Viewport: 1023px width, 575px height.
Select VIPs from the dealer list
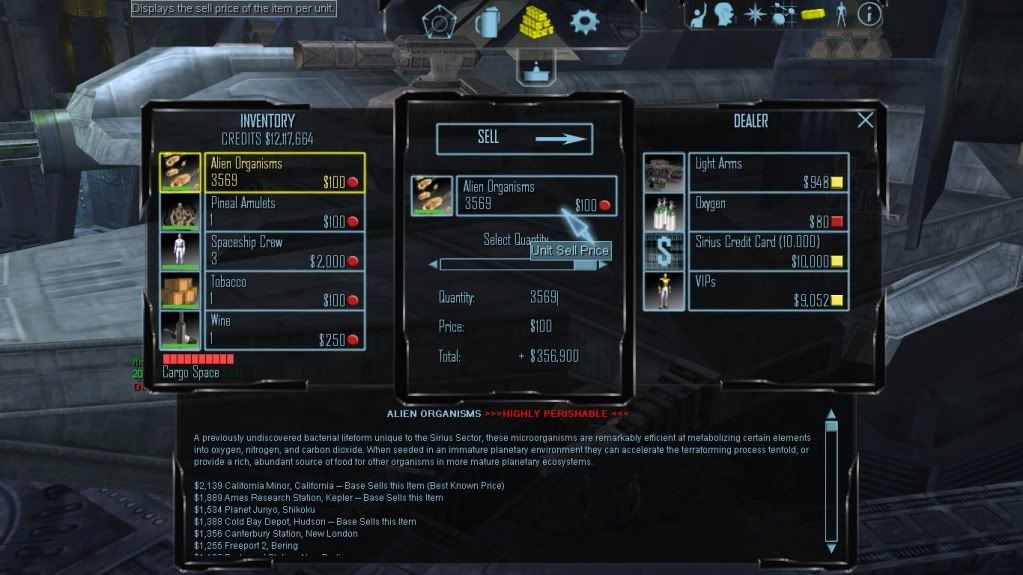[x=767, y=291]
